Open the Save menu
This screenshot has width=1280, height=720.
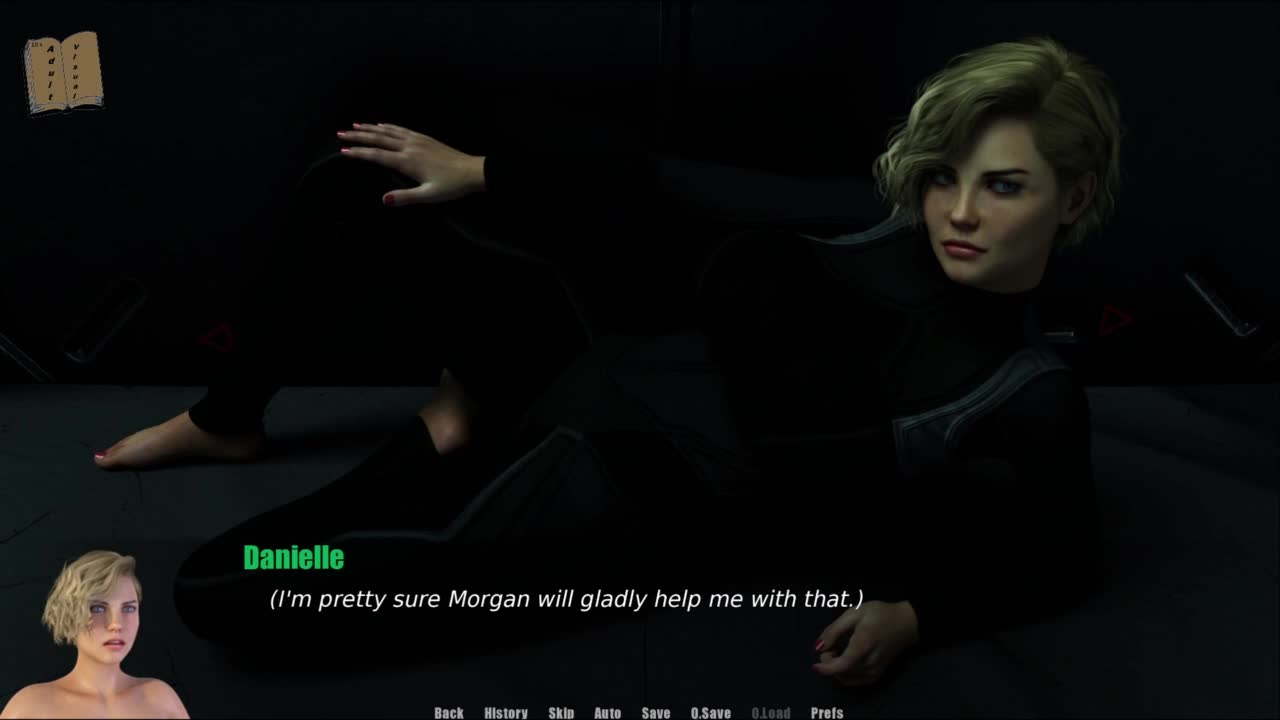pyautogui.click(x=656, y=712)
